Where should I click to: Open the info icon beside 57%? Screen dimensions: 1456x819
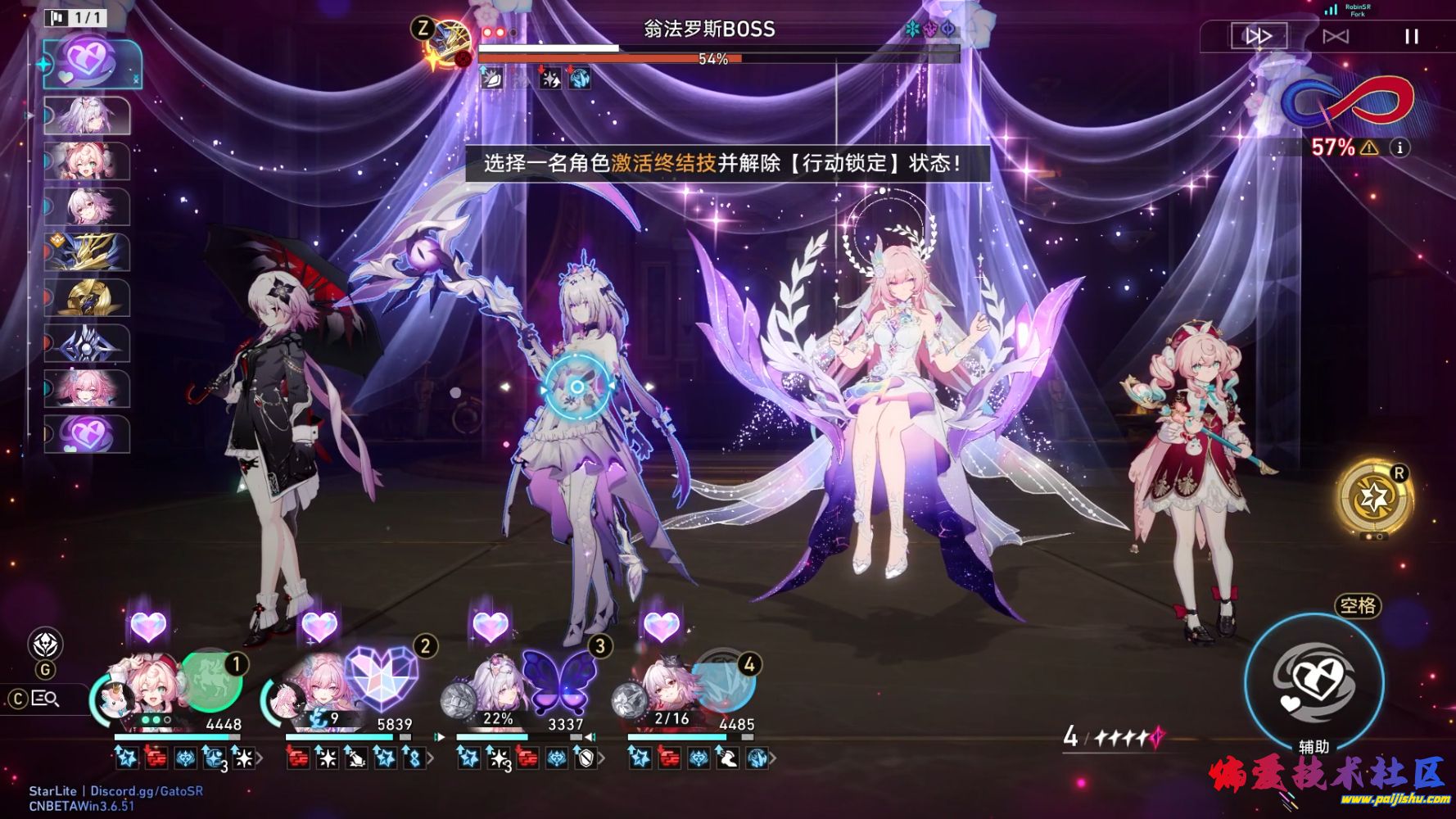tap(1400, 147)
